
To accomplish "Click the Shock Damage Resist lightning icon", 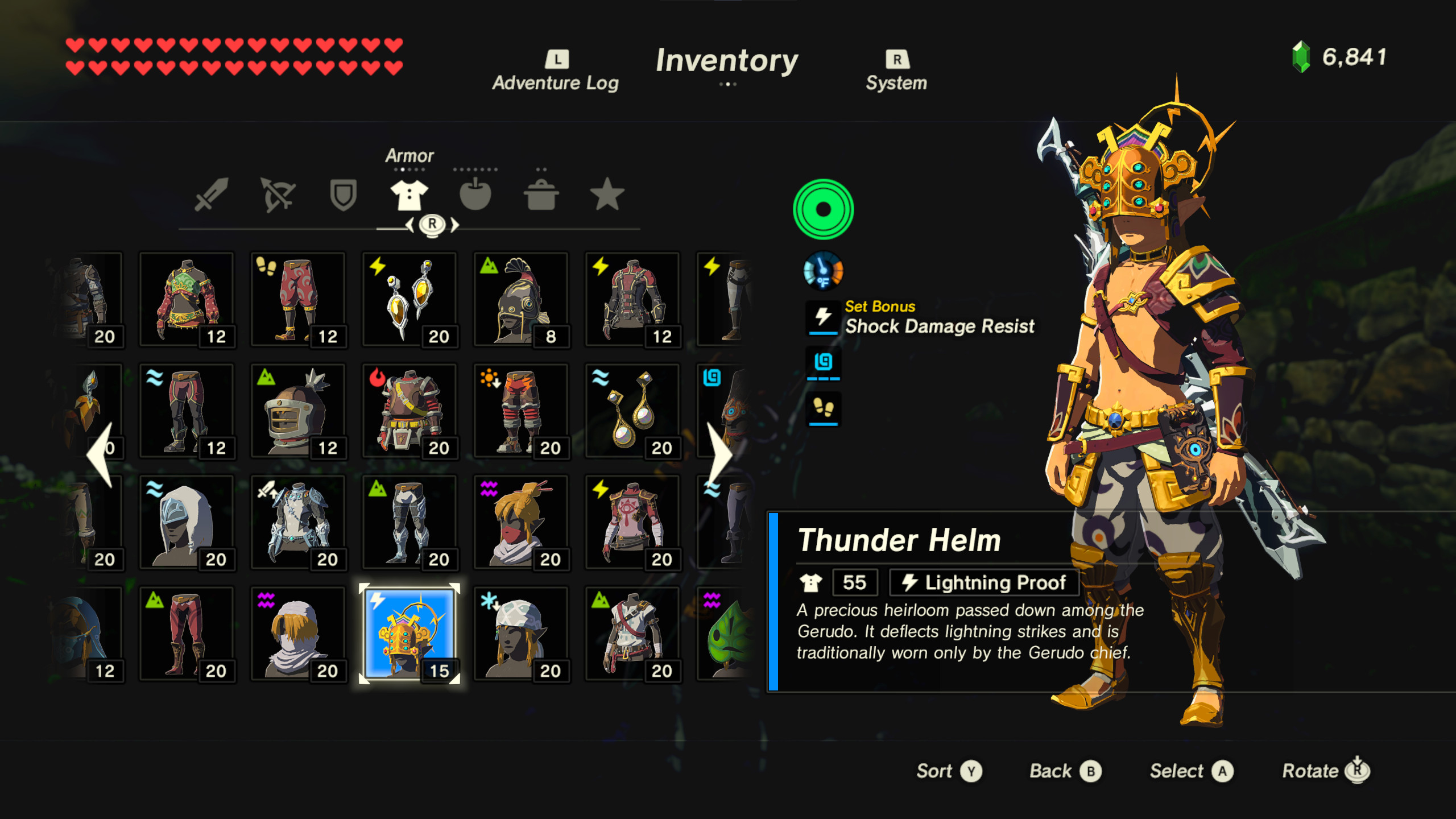I will pos(822,317).
